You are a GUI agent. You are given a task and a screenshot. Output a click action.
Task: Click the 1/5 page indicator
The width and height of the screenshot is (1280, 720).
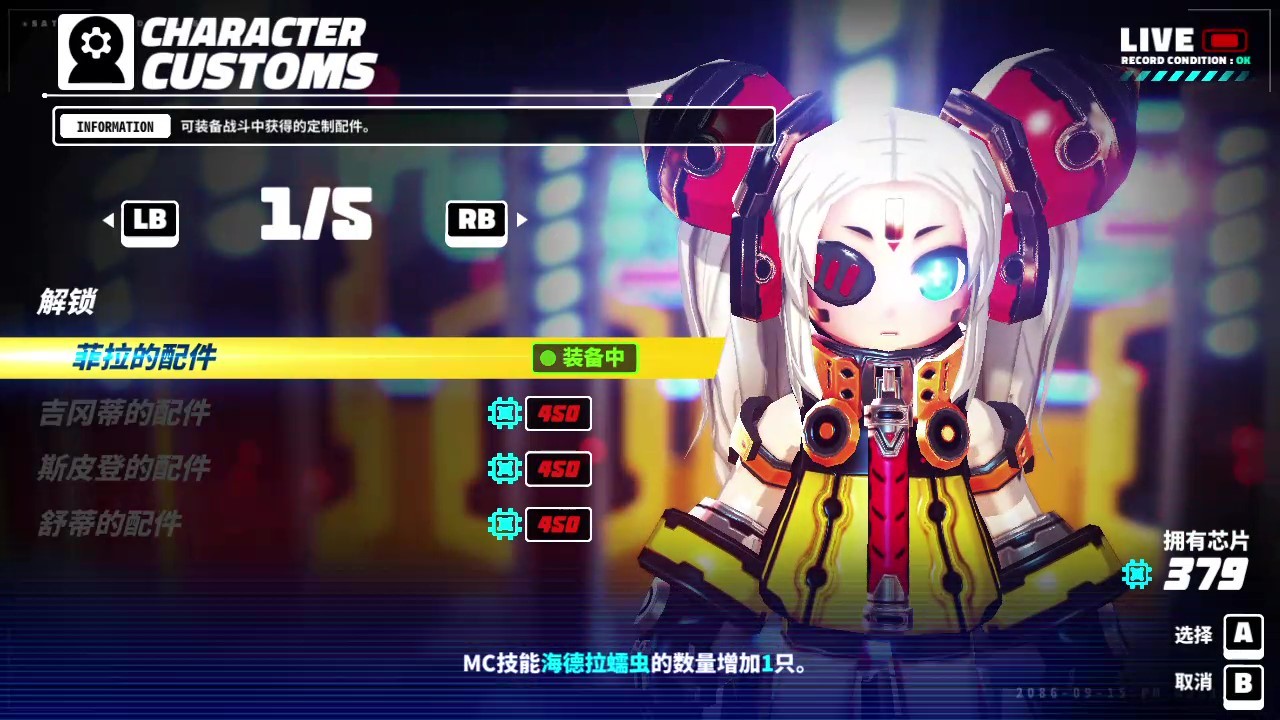click(315, 216)
